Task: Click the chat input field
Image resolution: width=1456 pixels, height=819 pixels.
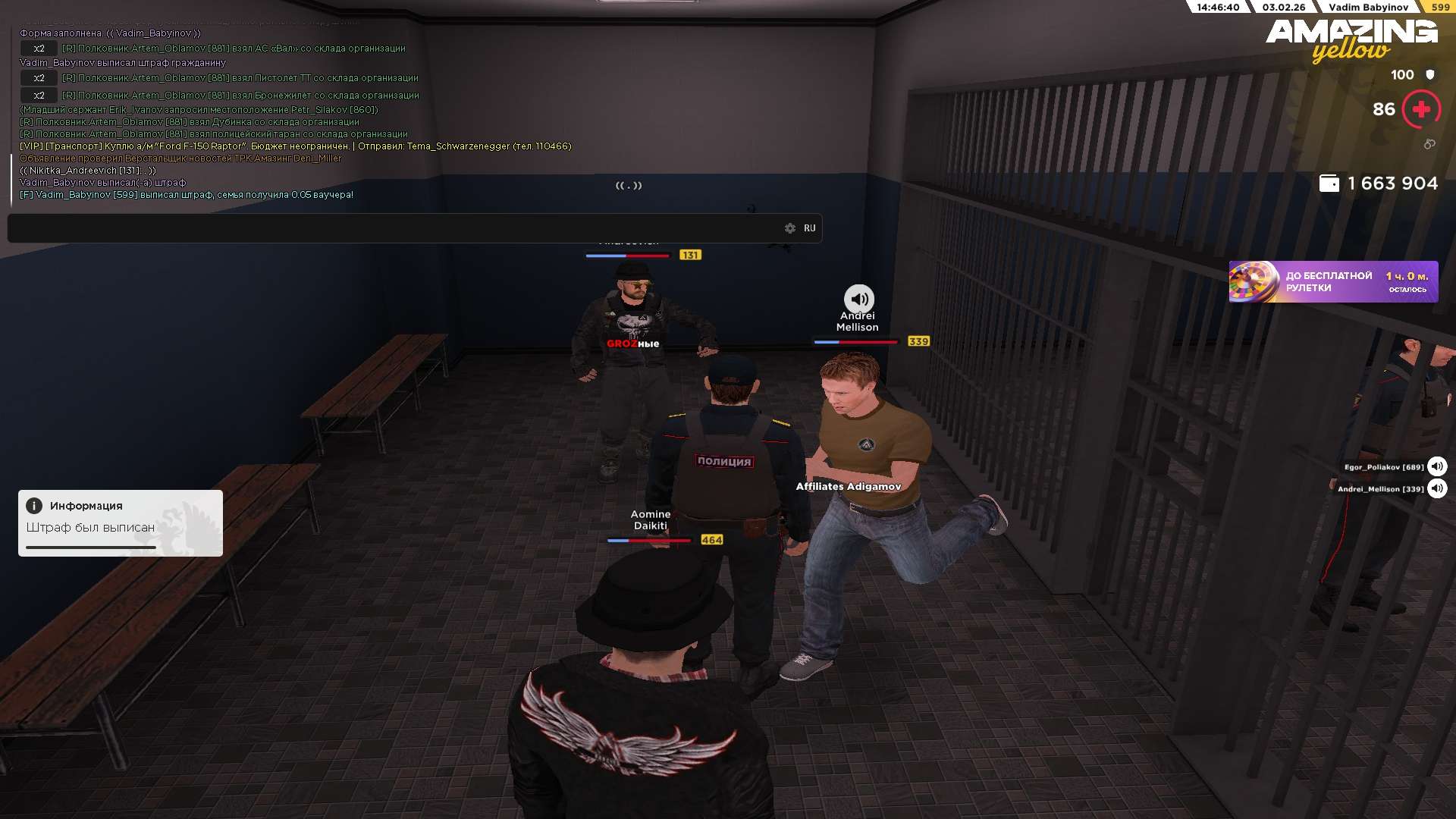Action: pyautogui.click(x=394, y=228)
